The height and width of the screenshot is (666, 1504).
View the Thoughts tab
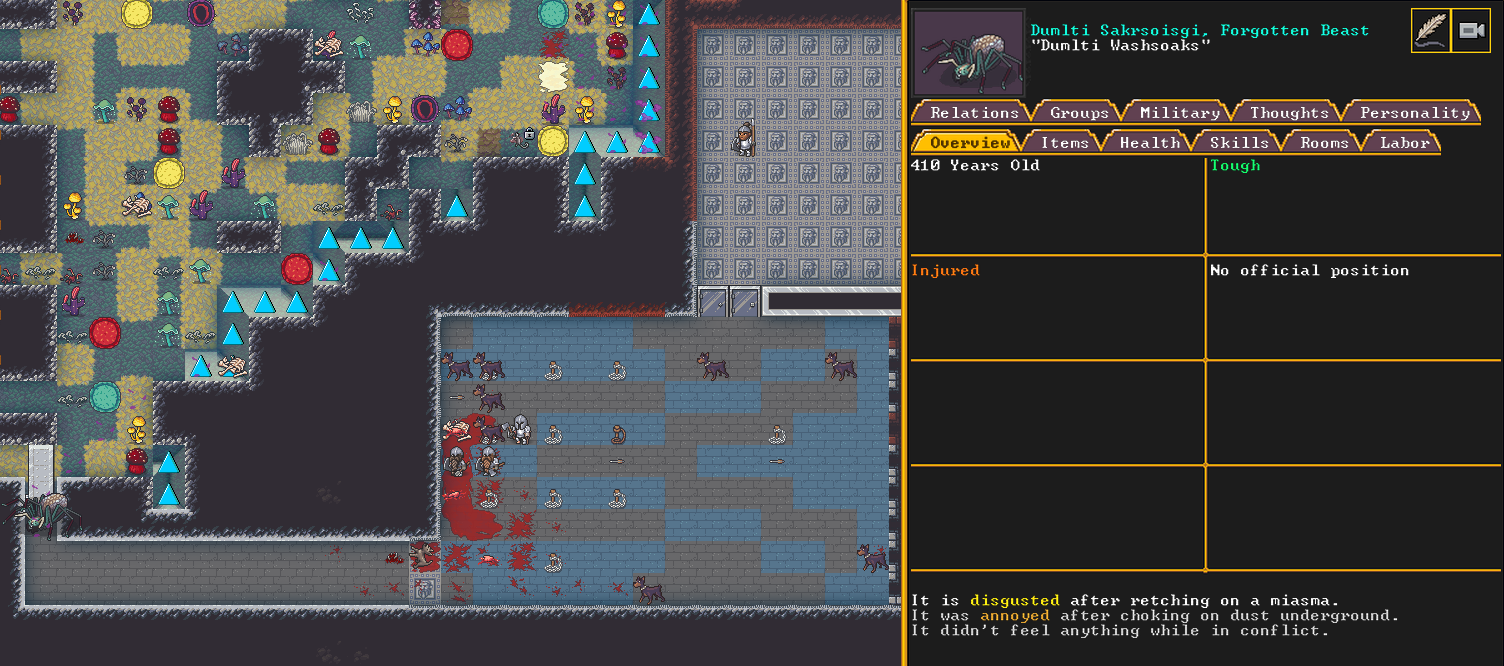(x=1288, y=113)
